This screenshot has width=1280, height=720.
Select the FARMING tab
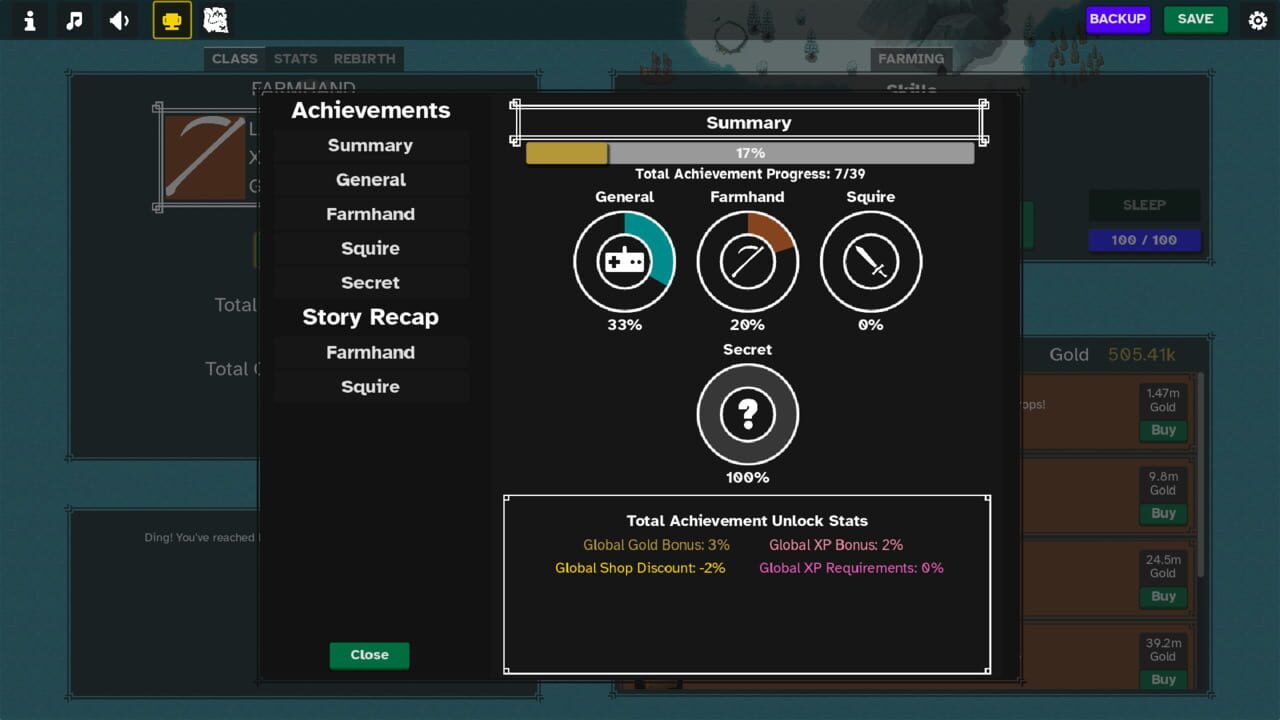click(x=911, y=59)
